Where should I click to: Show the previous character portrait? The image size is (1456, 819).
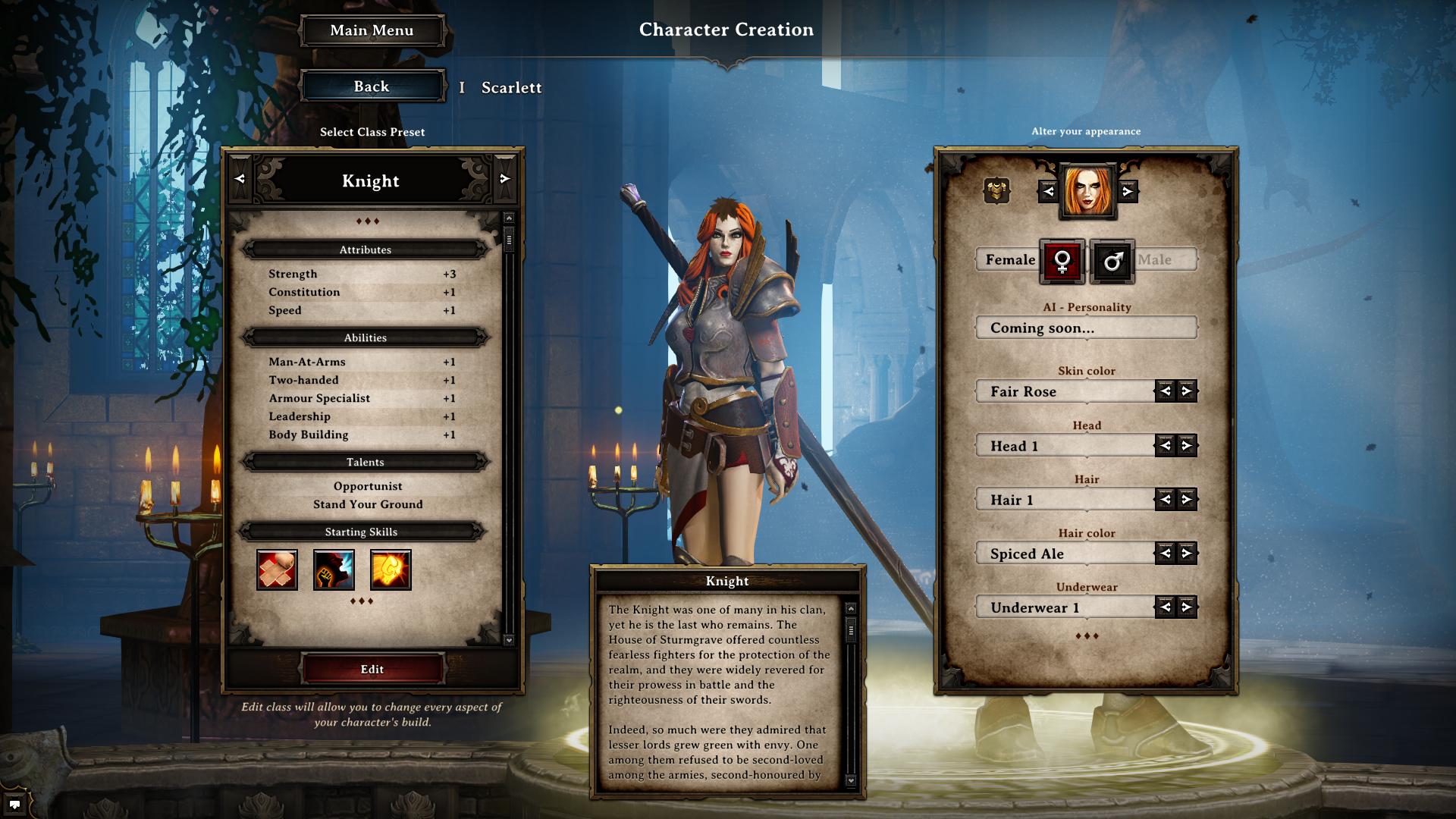(1048, 192)
